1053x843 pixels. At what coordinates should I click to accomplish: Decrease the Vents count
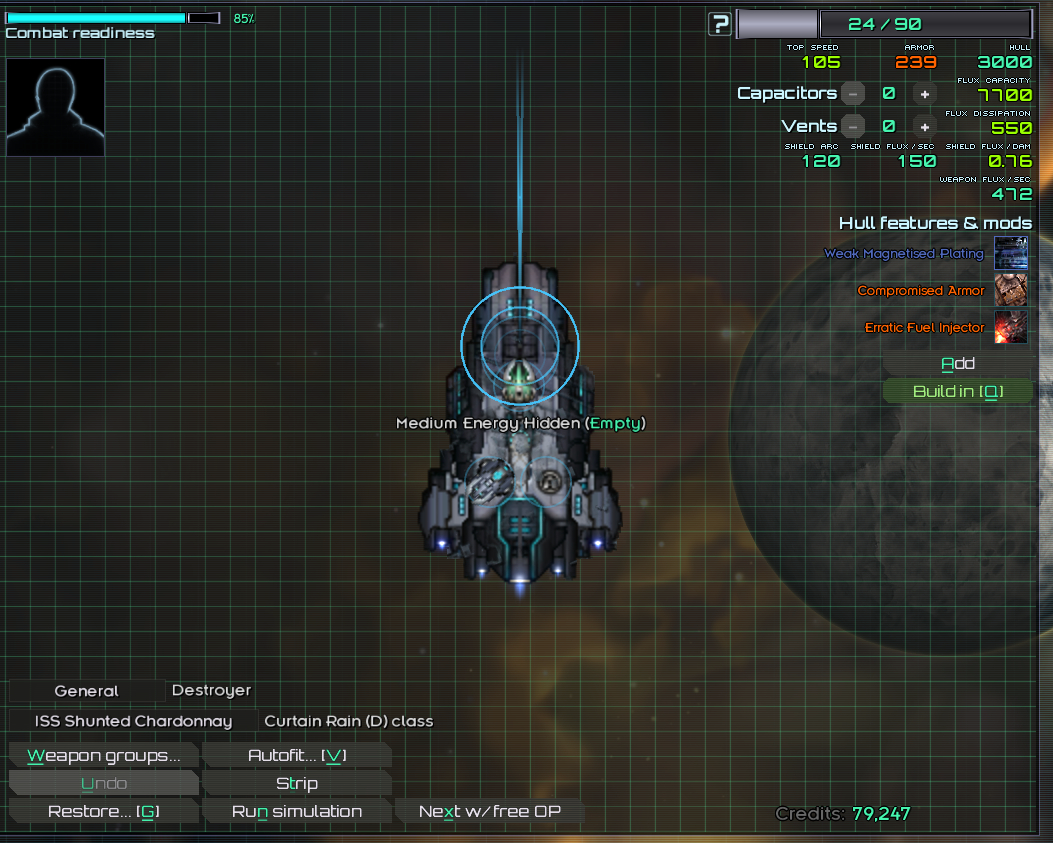click(852, 127)
